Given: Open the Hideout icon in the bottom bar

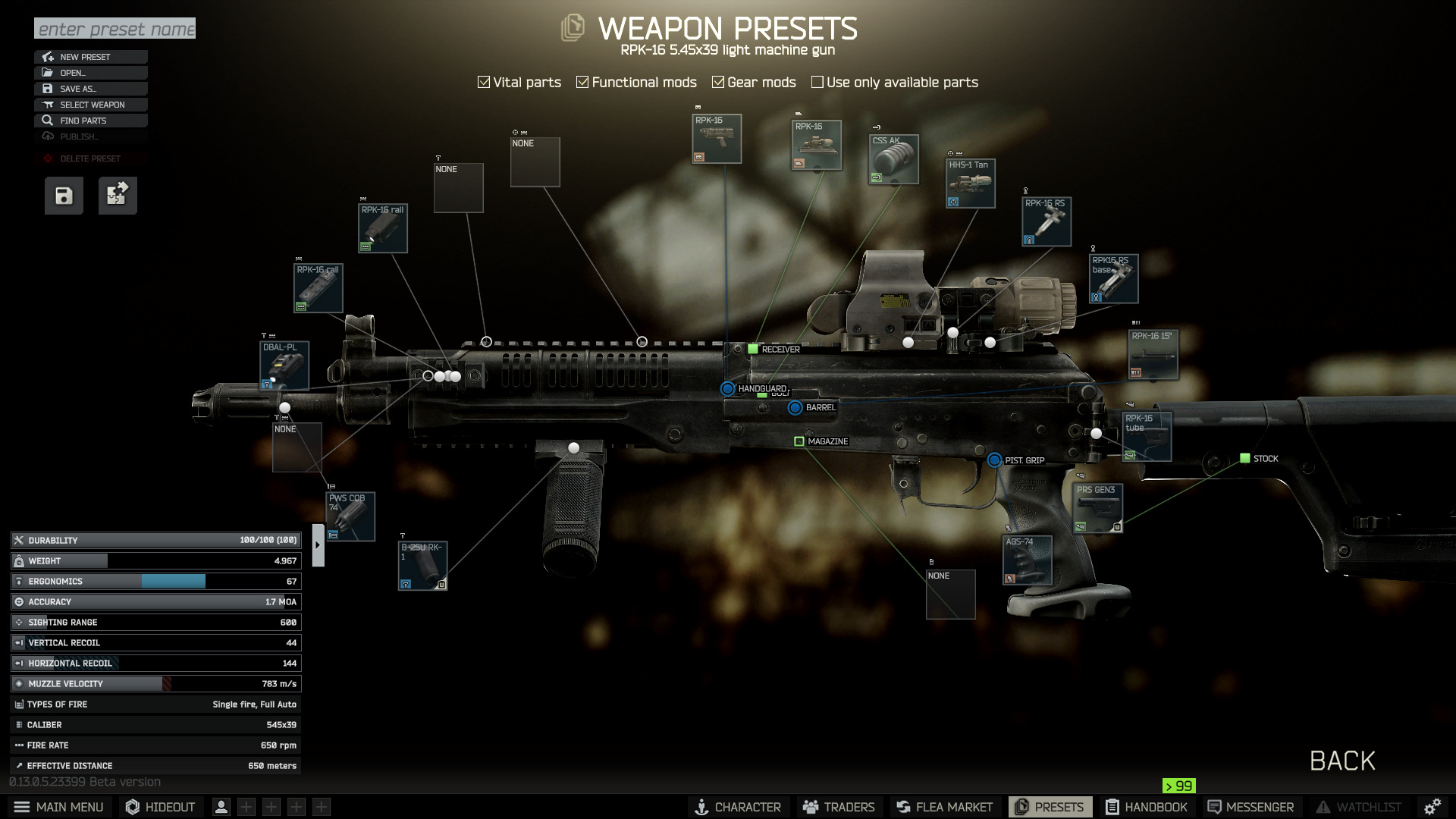Looking at the screenshot, I should coord(159,807).
